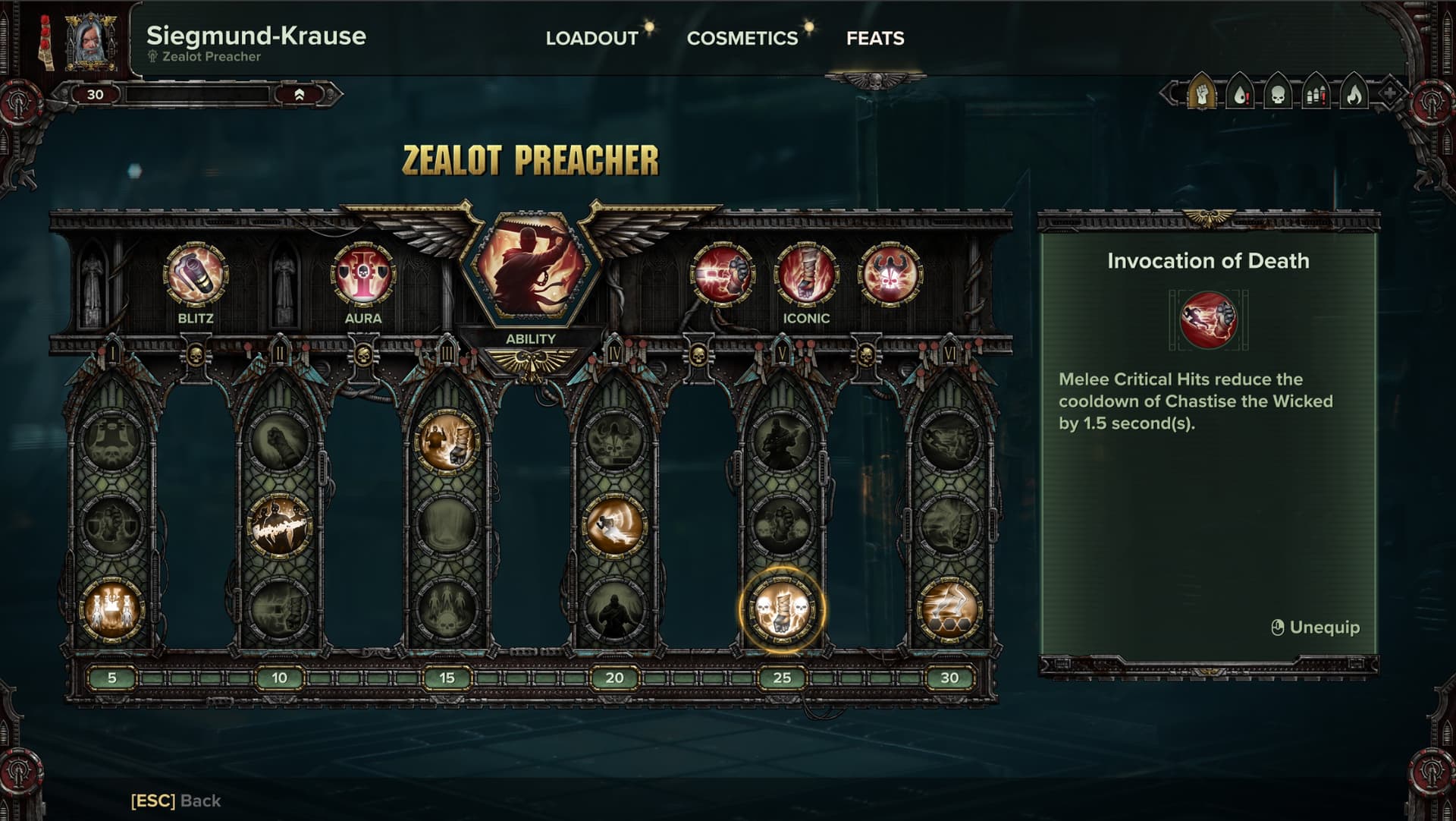Click the highlighted level 25 feat
This screenshot has width=1456, height=821.
tap(782, 609)
